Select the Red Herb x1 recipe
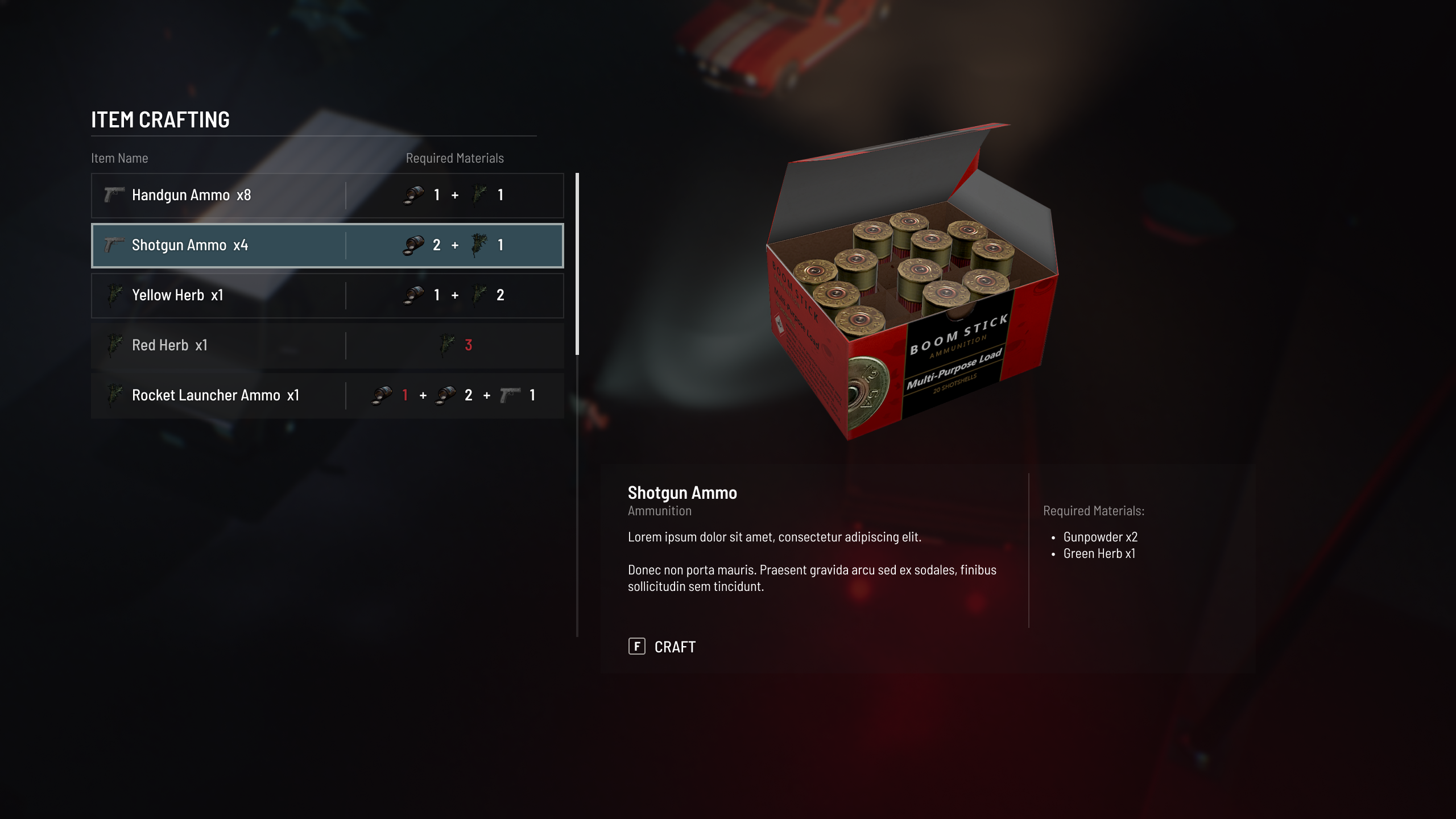Screen dimensions: 1456x819 pos(327,345)
